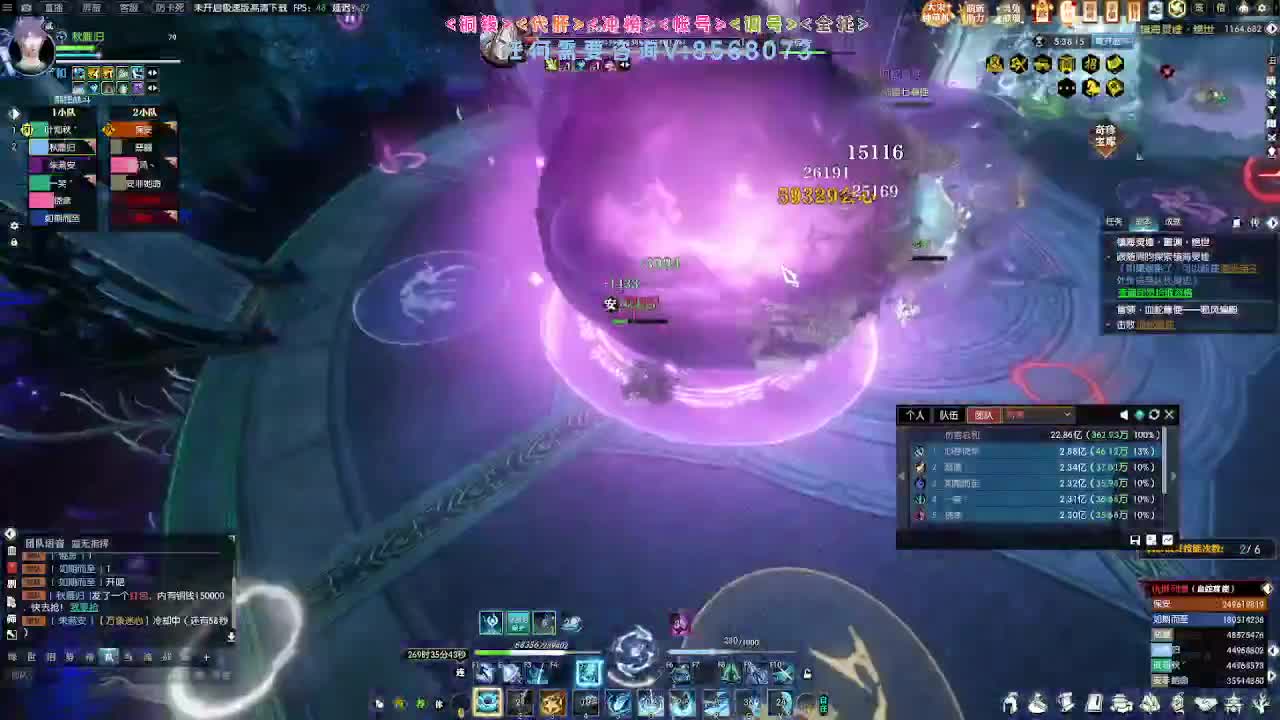1280x720 pixels.
Task: Switch to the 个人 (Personal) tab in damage statistics
Action: [915, 414]
